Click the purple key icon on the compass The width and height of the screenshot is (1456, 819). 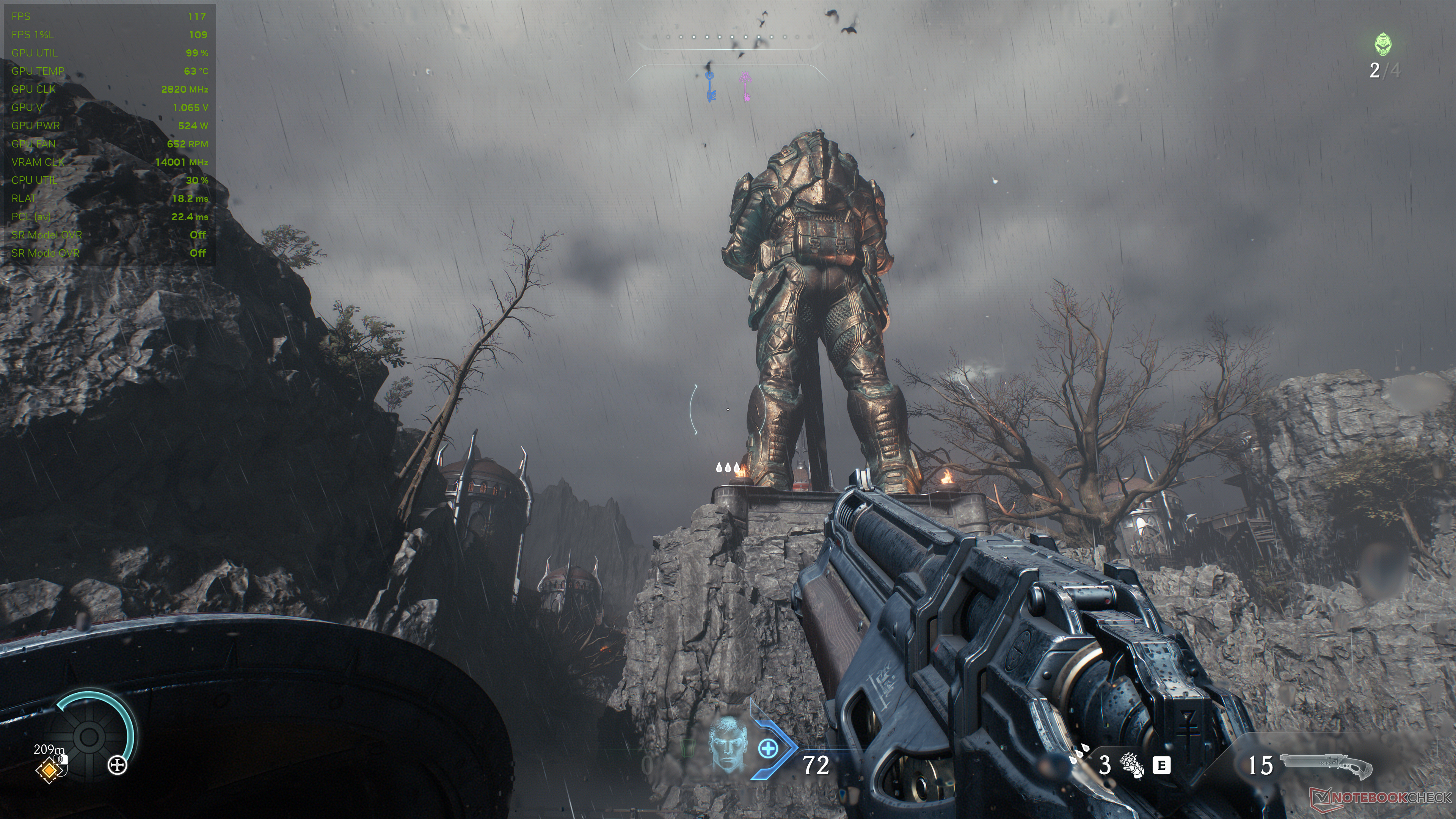point(745,86)
